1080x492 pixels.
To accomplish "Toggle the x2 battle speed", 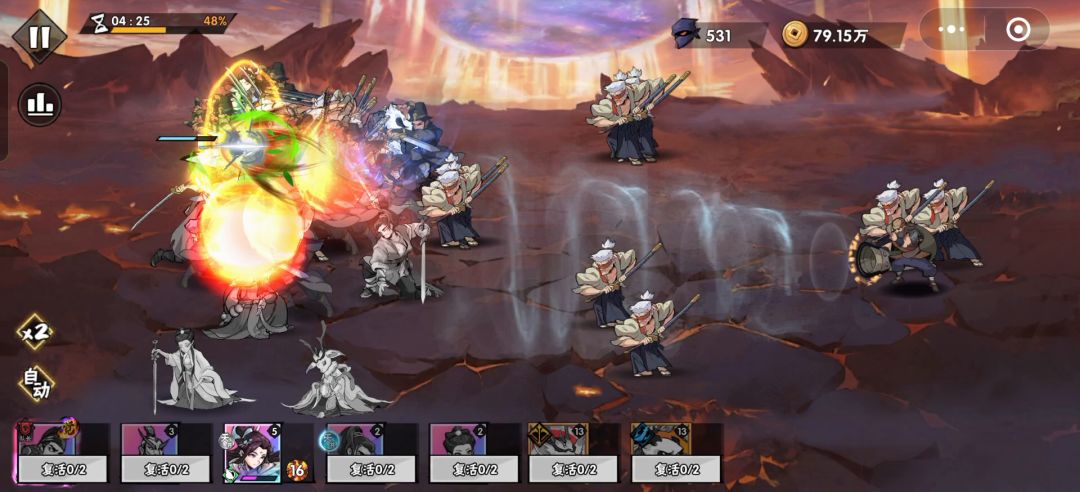I will click(35, 333).
